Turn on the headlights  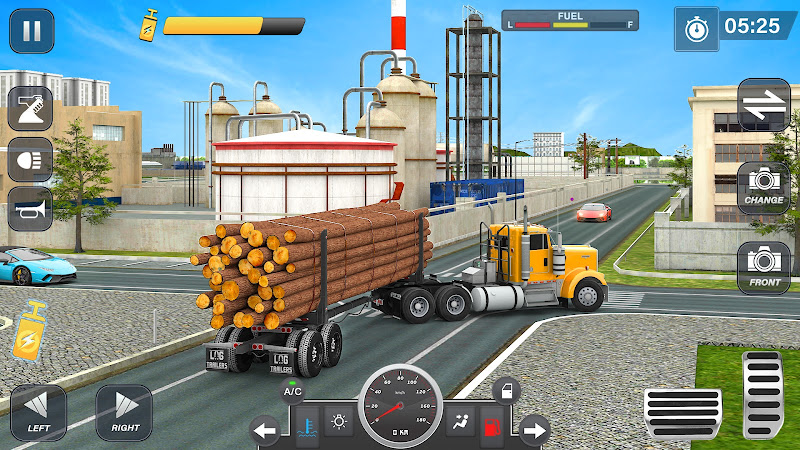pos(30,159)
